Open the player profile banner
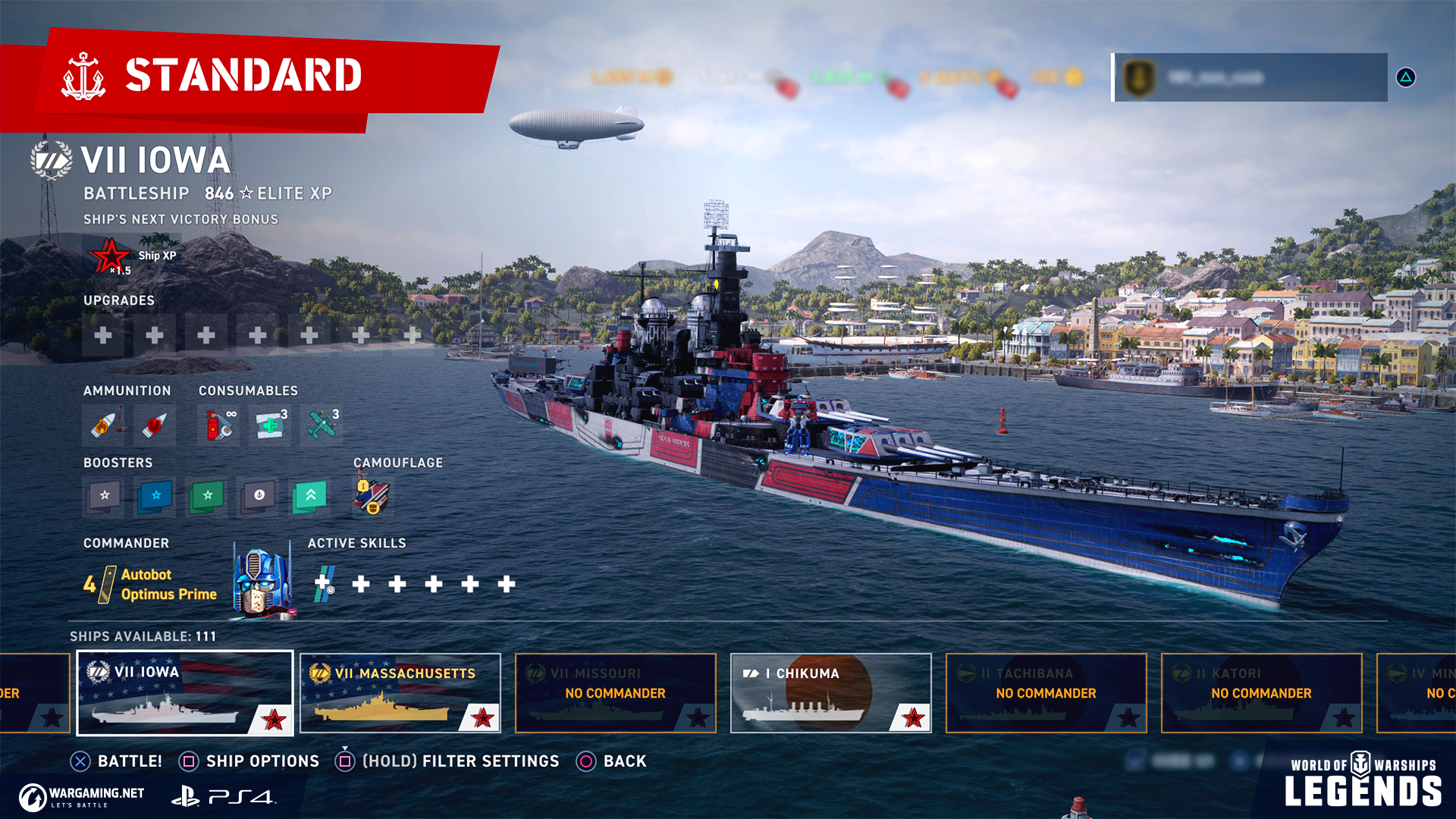 point(1250,77)
